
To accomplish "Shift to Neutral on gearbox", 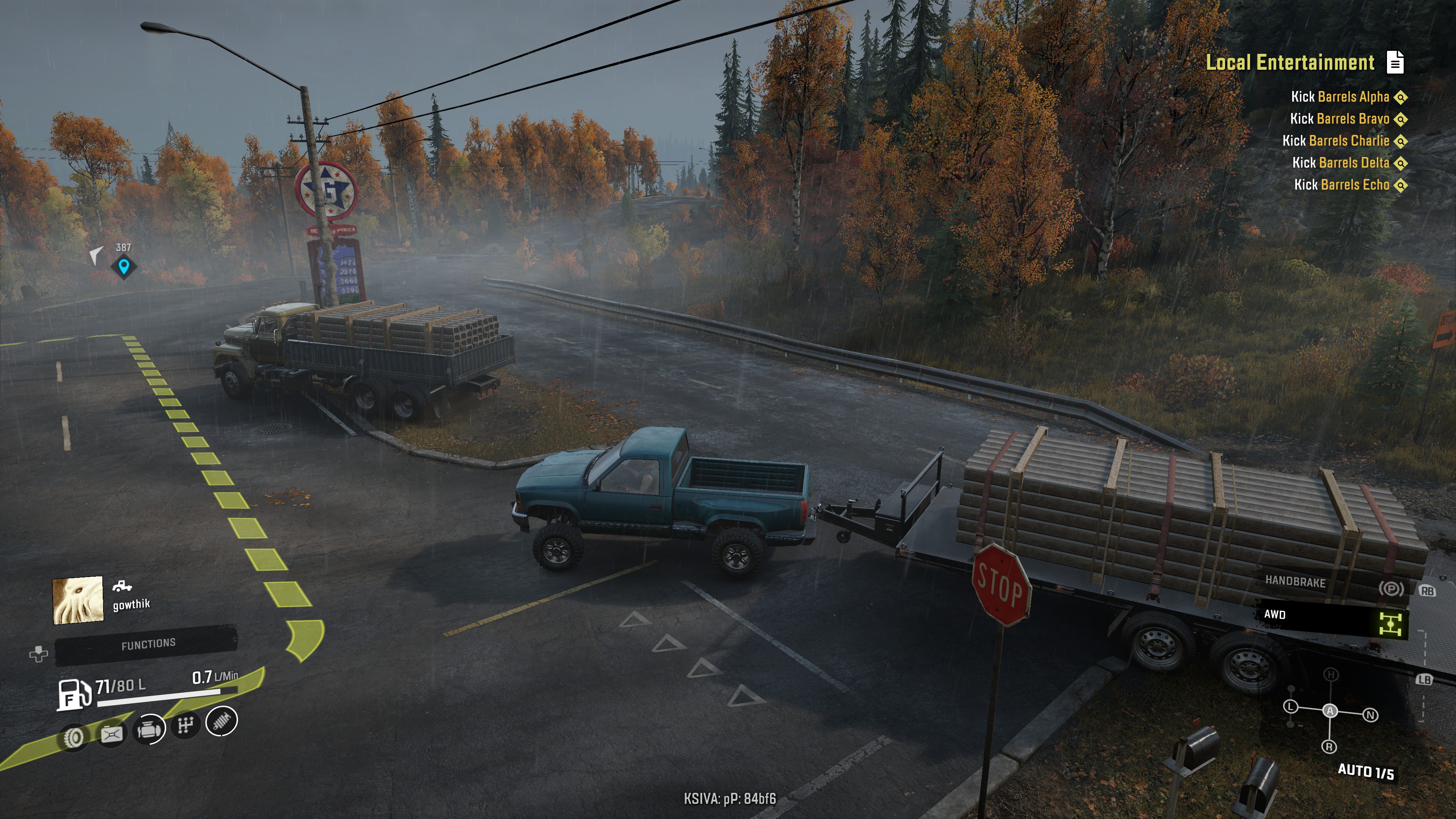I will (1370, 715).
